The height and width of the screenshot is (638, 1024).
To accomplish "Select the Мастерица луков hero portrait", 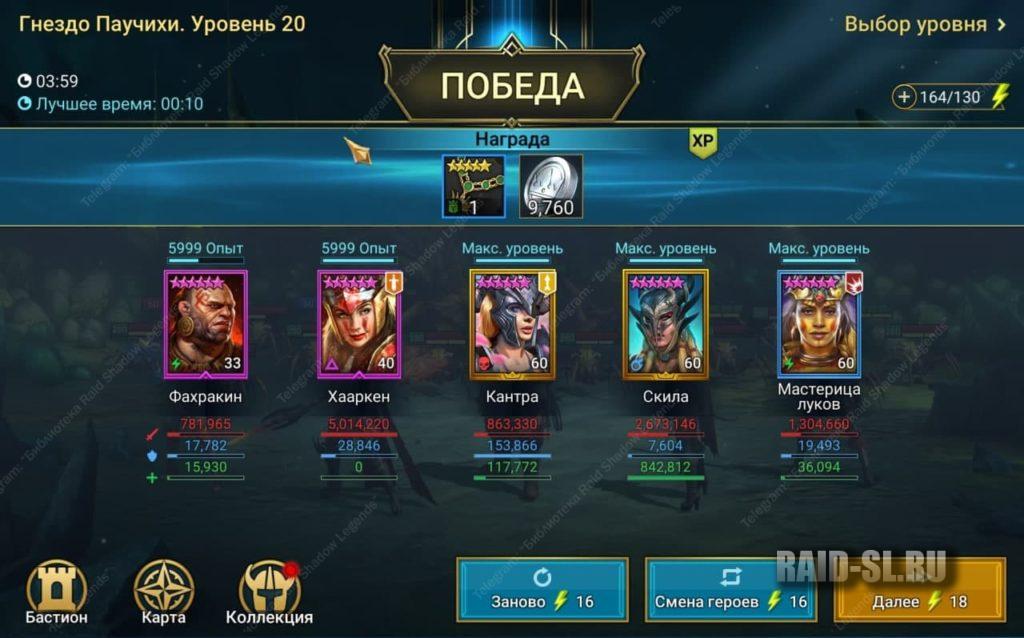I will [x=819, y=323].
